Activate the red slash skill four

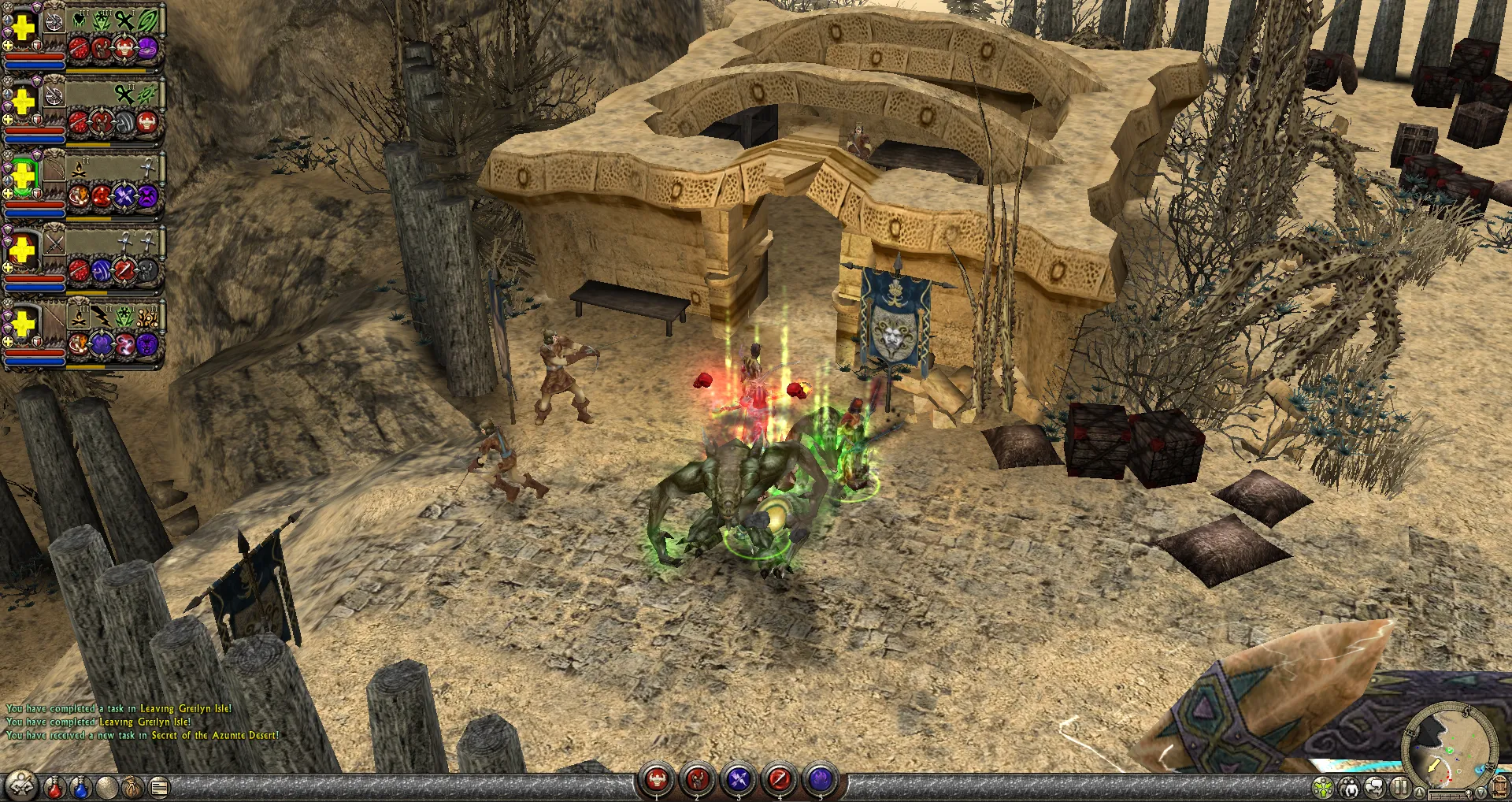(x=779, y=780)
